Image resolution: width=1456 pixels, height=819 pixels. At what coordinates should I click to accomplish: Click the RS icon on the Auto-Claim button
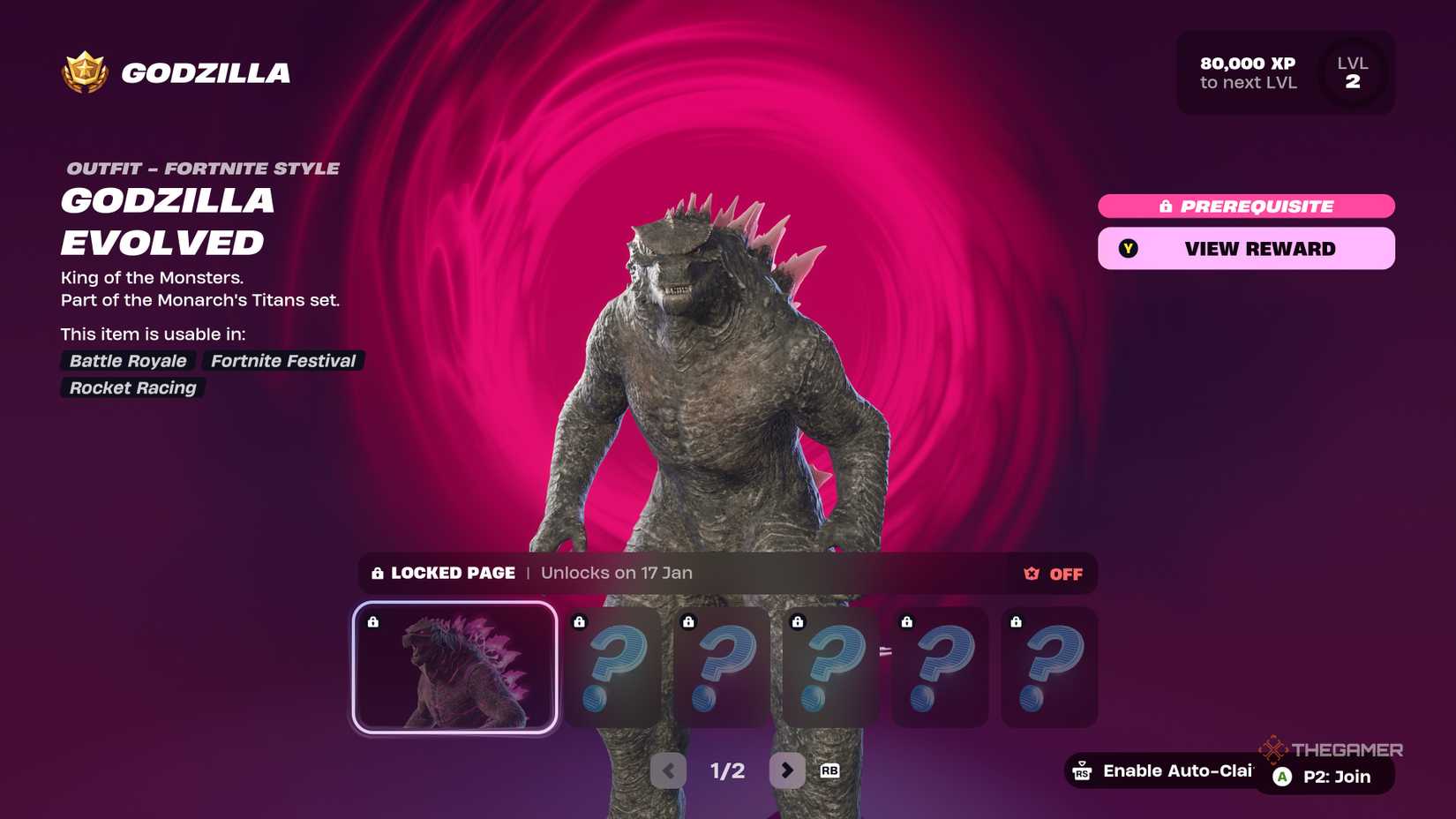(x=1084, y=770)
